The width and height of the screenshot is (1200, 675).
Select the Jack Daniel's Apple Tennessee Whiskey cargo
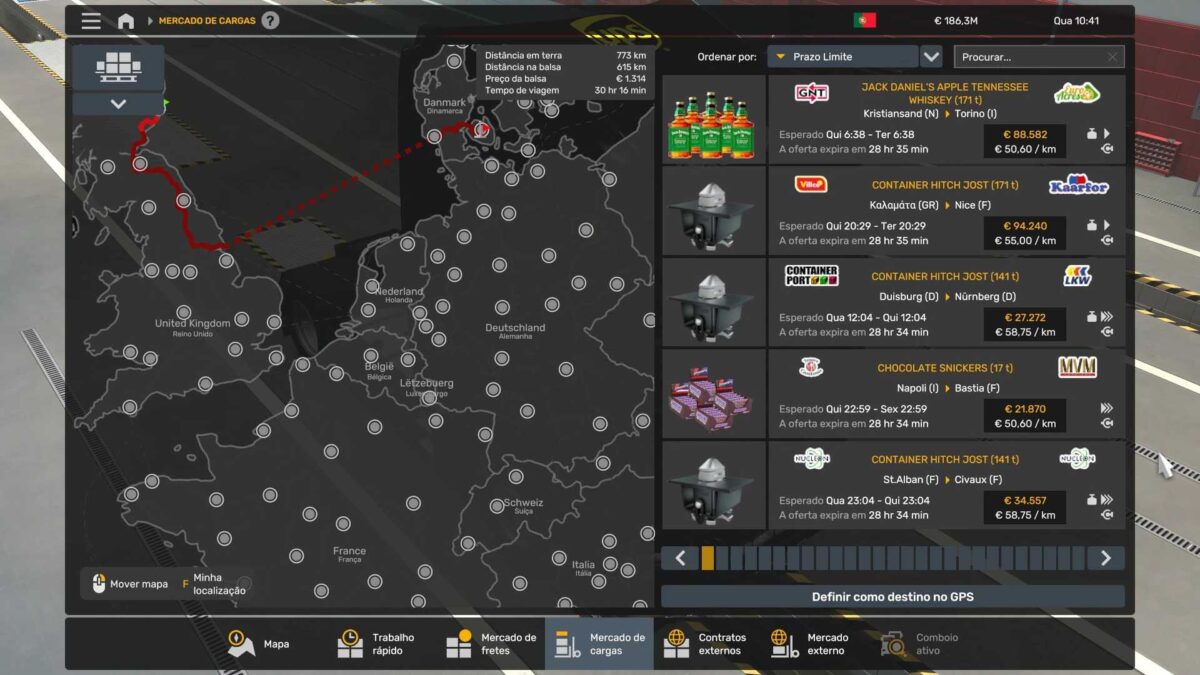tap(944, 120)
